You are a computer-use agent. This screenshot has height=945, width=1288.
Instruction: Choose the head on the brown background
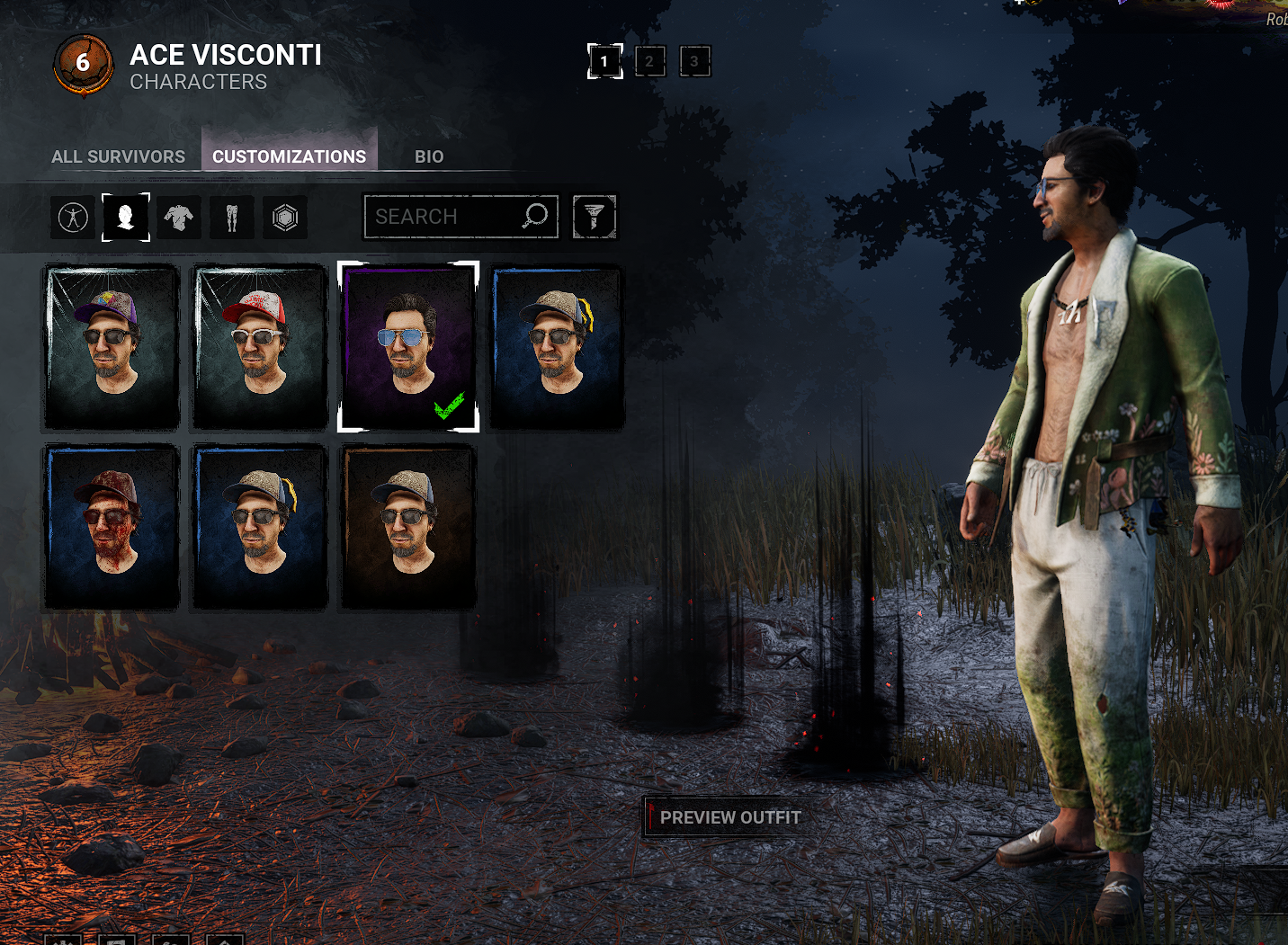[x=408, y=527]
